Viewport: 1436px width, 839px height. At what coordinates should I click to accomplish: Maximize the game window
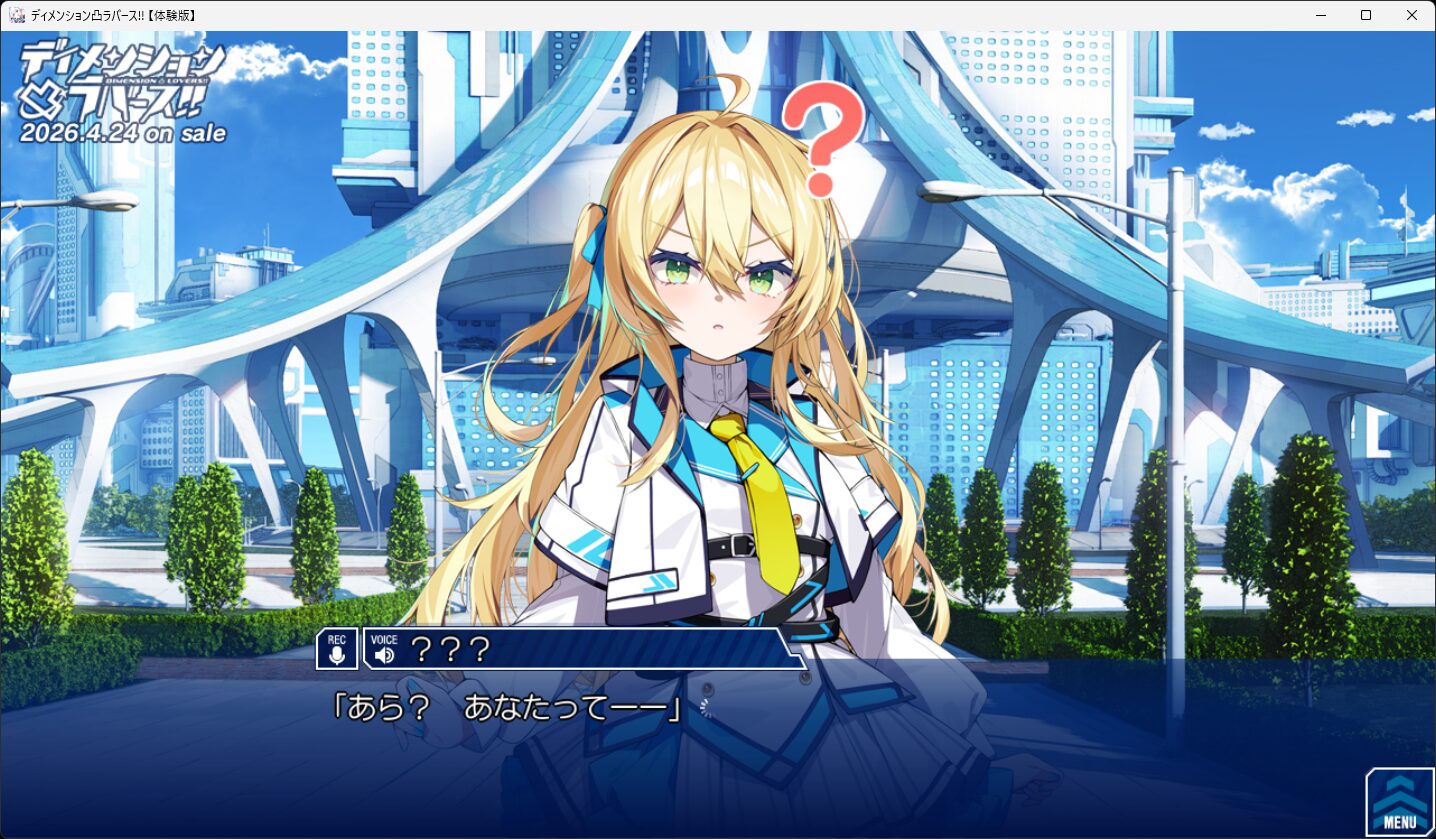(1366, 15)
